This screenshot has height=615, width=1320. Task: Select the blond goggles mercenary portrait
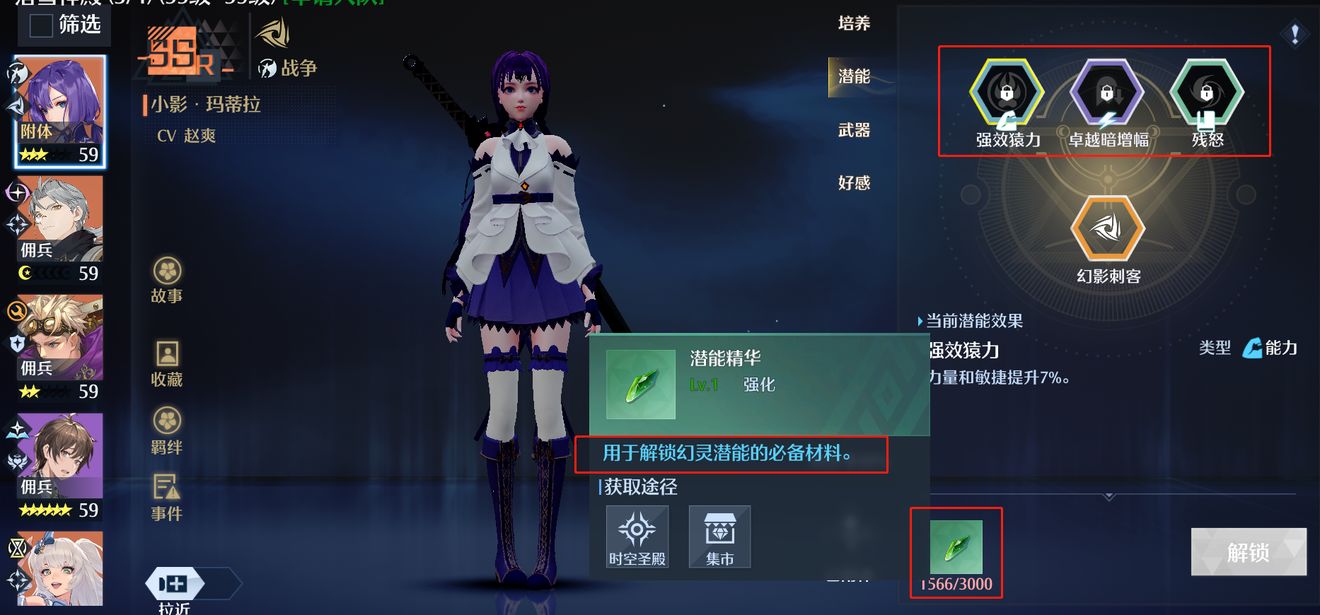click(60, 346)
